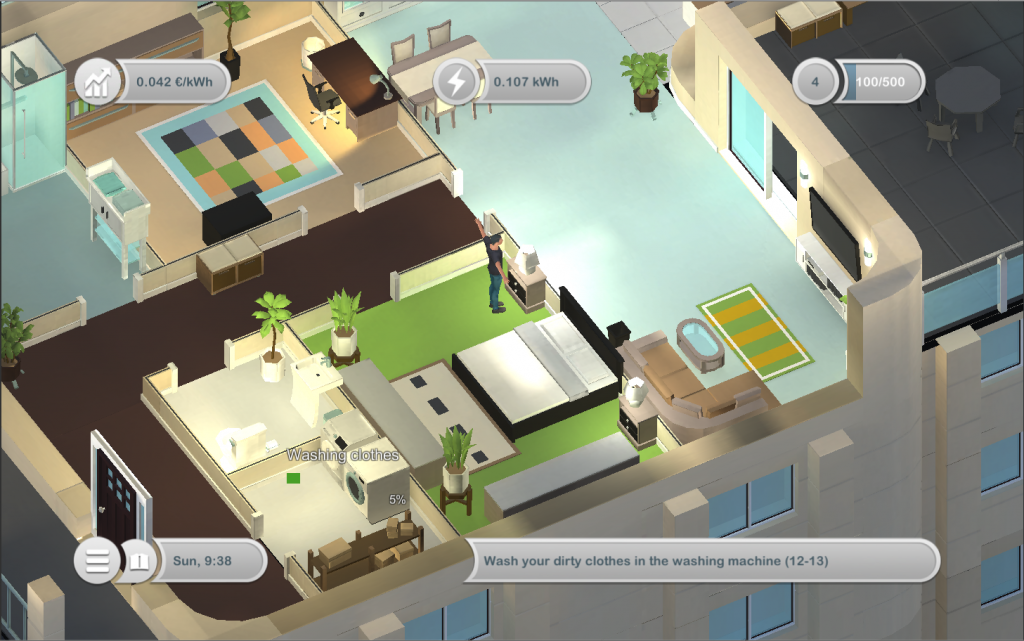
Task: Open the book journal icon
Action: pos(138,561)
